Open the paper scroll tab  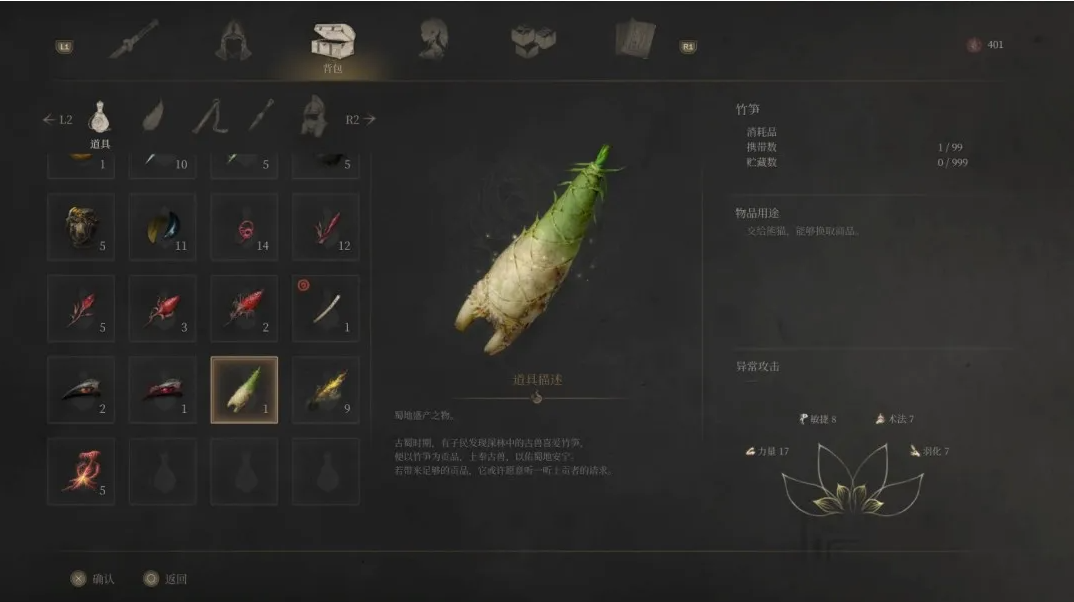coord(635,40)
